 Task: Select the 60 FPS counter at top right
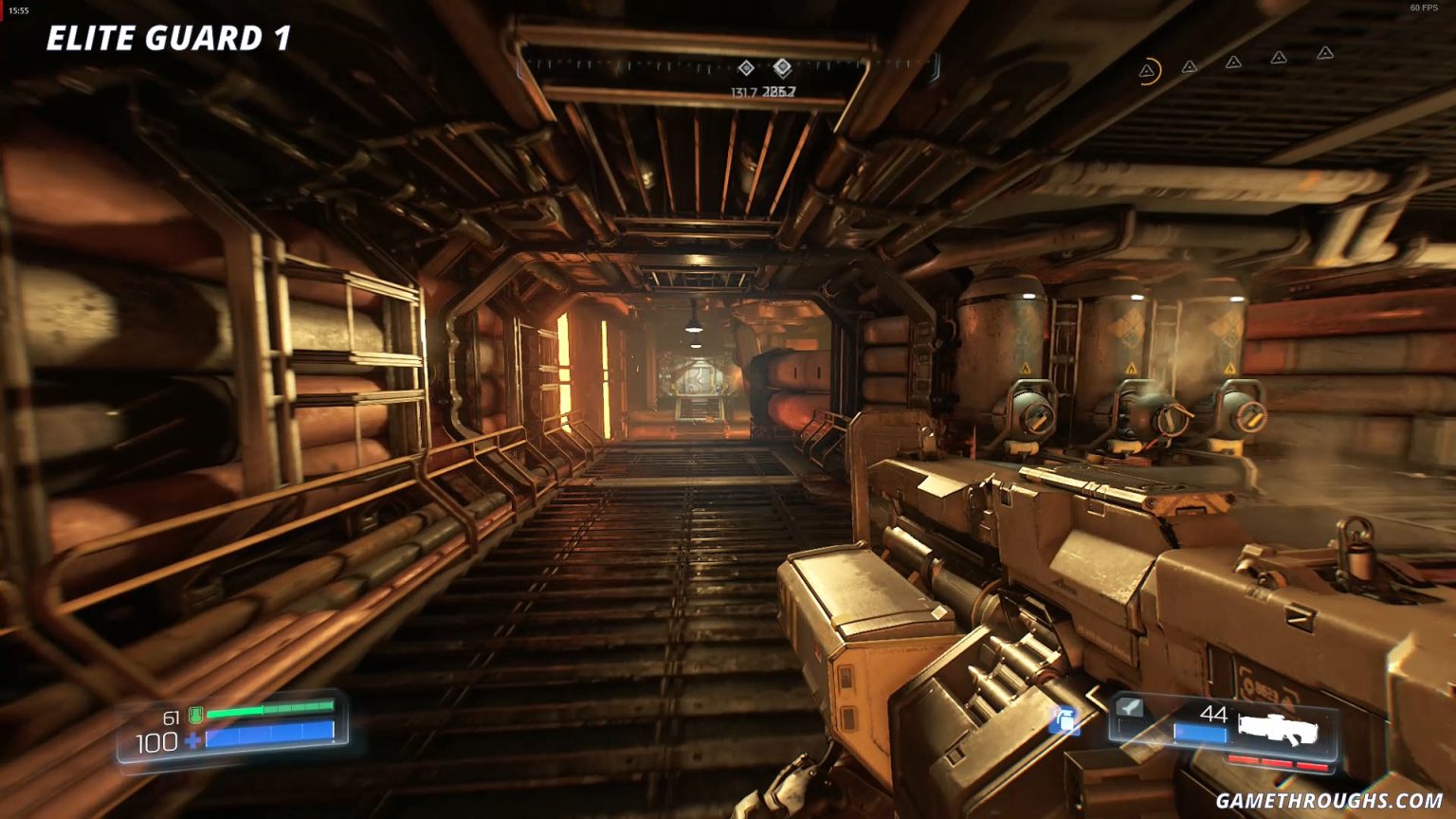[x=1423, y=8]
